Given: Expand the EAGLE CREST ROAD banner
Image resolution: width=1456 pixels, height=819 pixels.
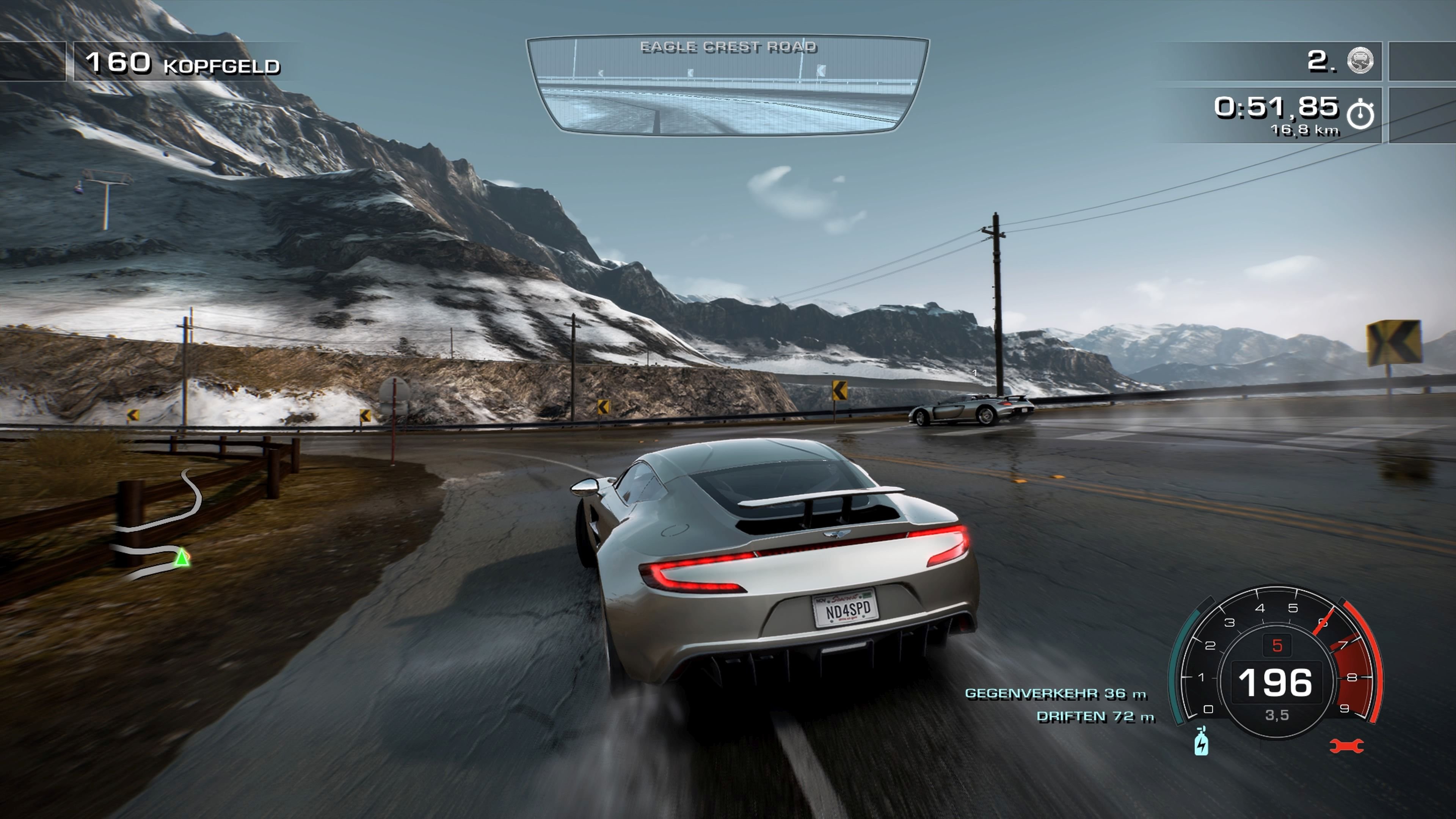Looking at the screenshot, I should tap(729, 47).
